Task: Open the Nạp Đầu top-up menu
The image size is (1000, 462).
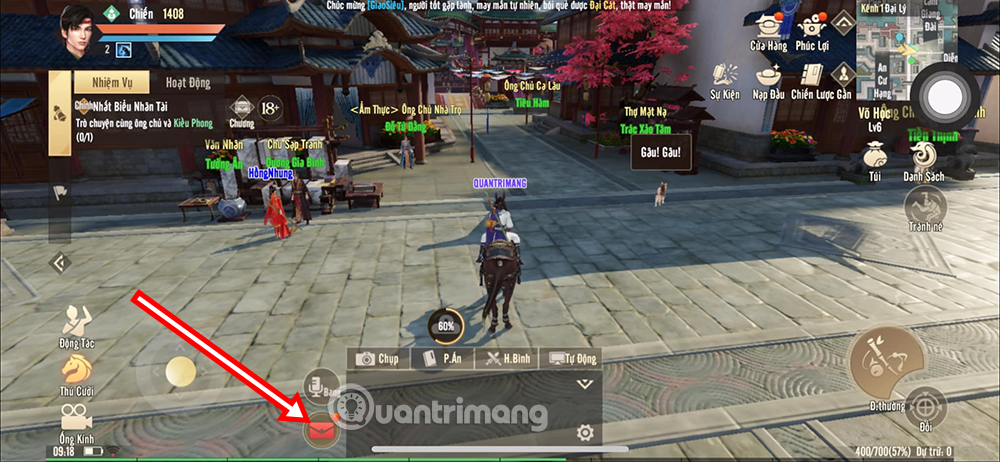Action: (769, 80)
